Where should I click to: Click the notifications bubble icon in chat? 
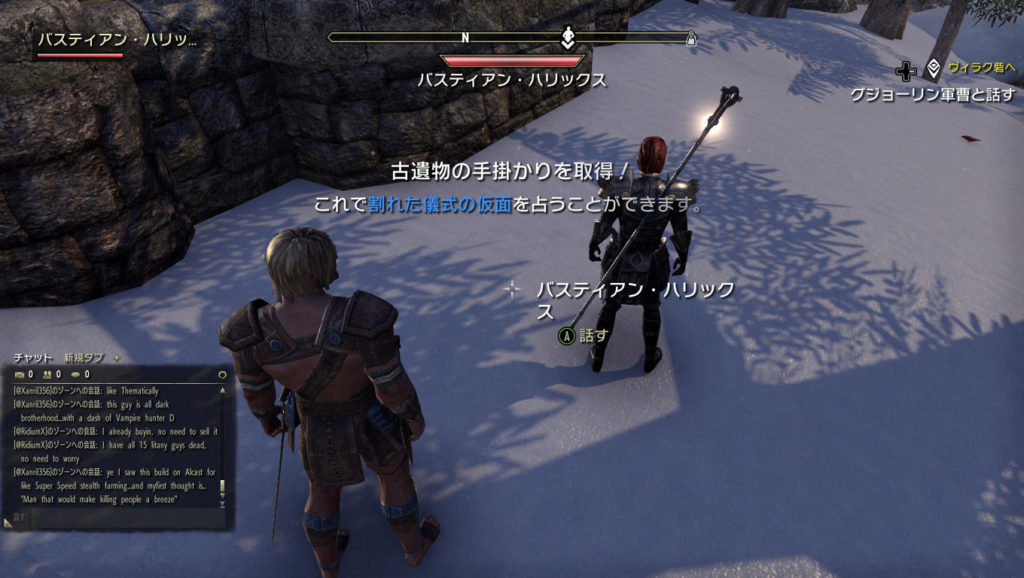tap(75, 374)
